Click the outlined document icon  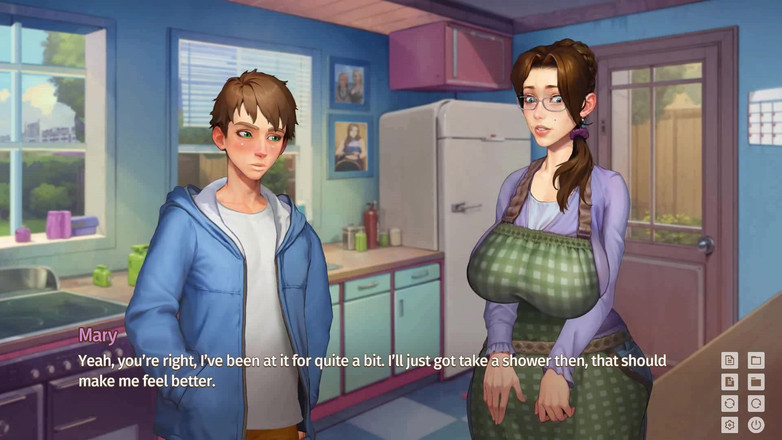(x=730, y=360)
